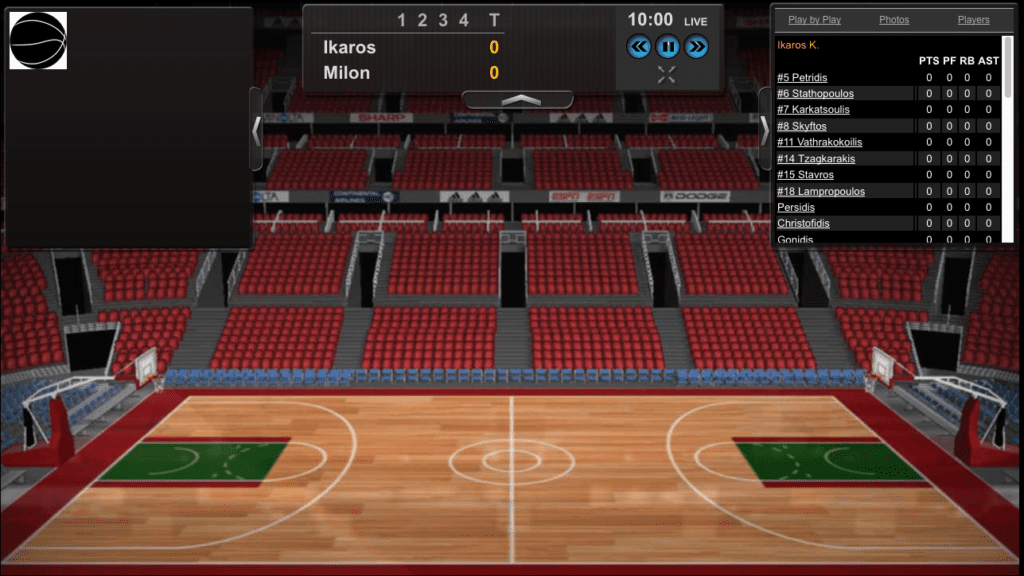
Task: Fast forward with the double-right arrow button
Action: click(696, 46)
